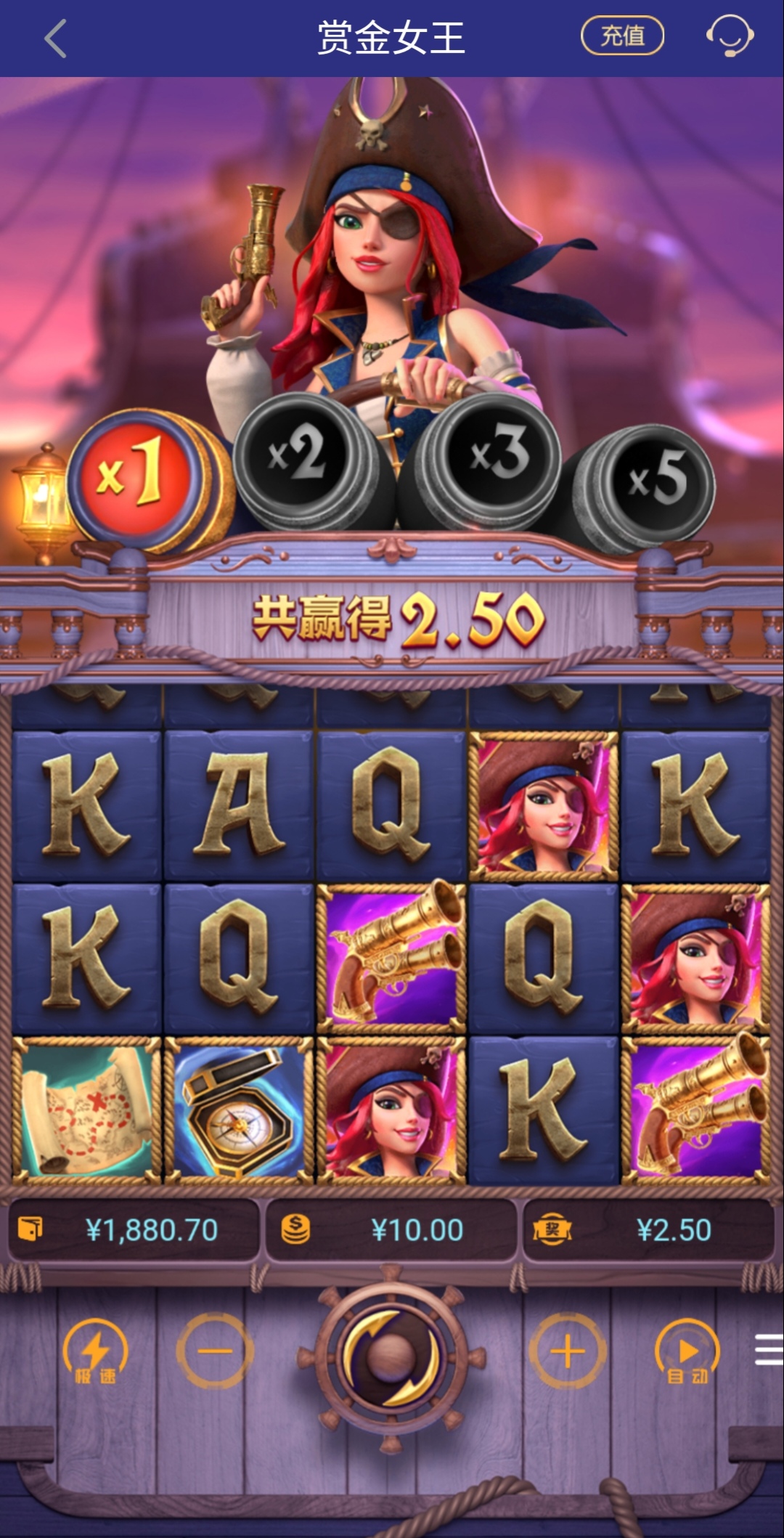
Task: Open the hamburger menu
Action: [x=768, y=1350]
